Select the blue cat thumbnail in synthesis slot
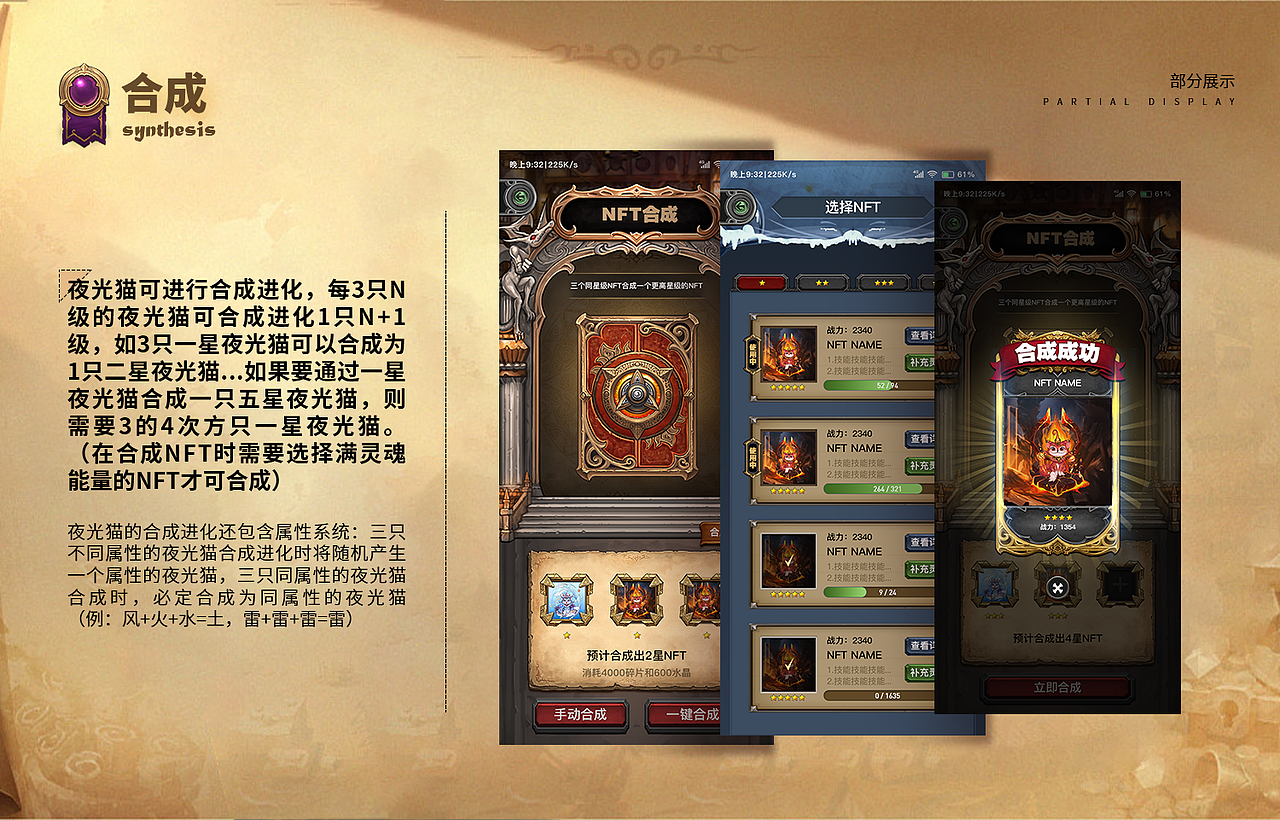 [x=995, y=585]
